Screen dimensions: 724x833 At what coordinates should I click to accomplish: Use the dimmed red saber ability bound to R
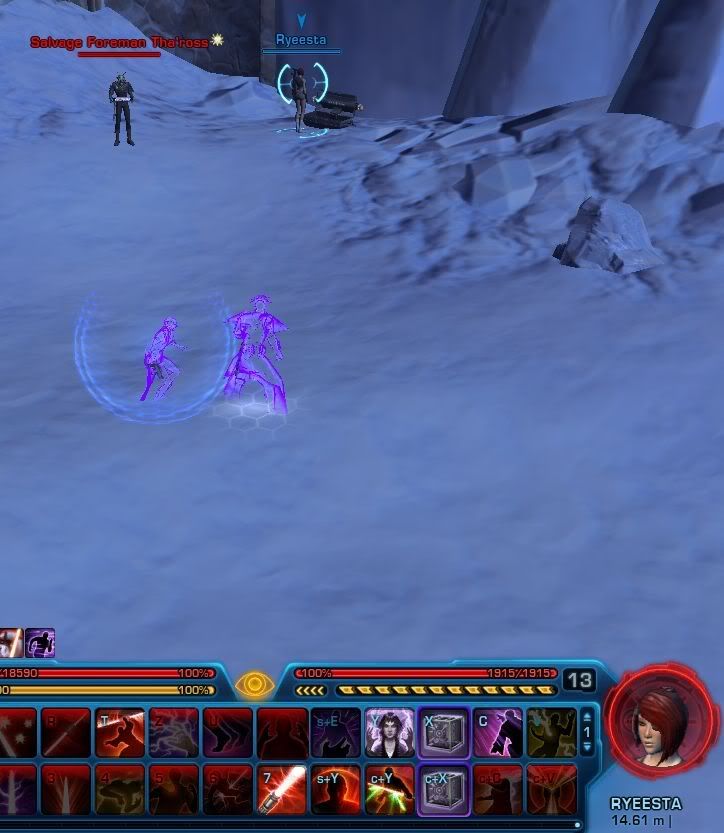tap(66, 733)
